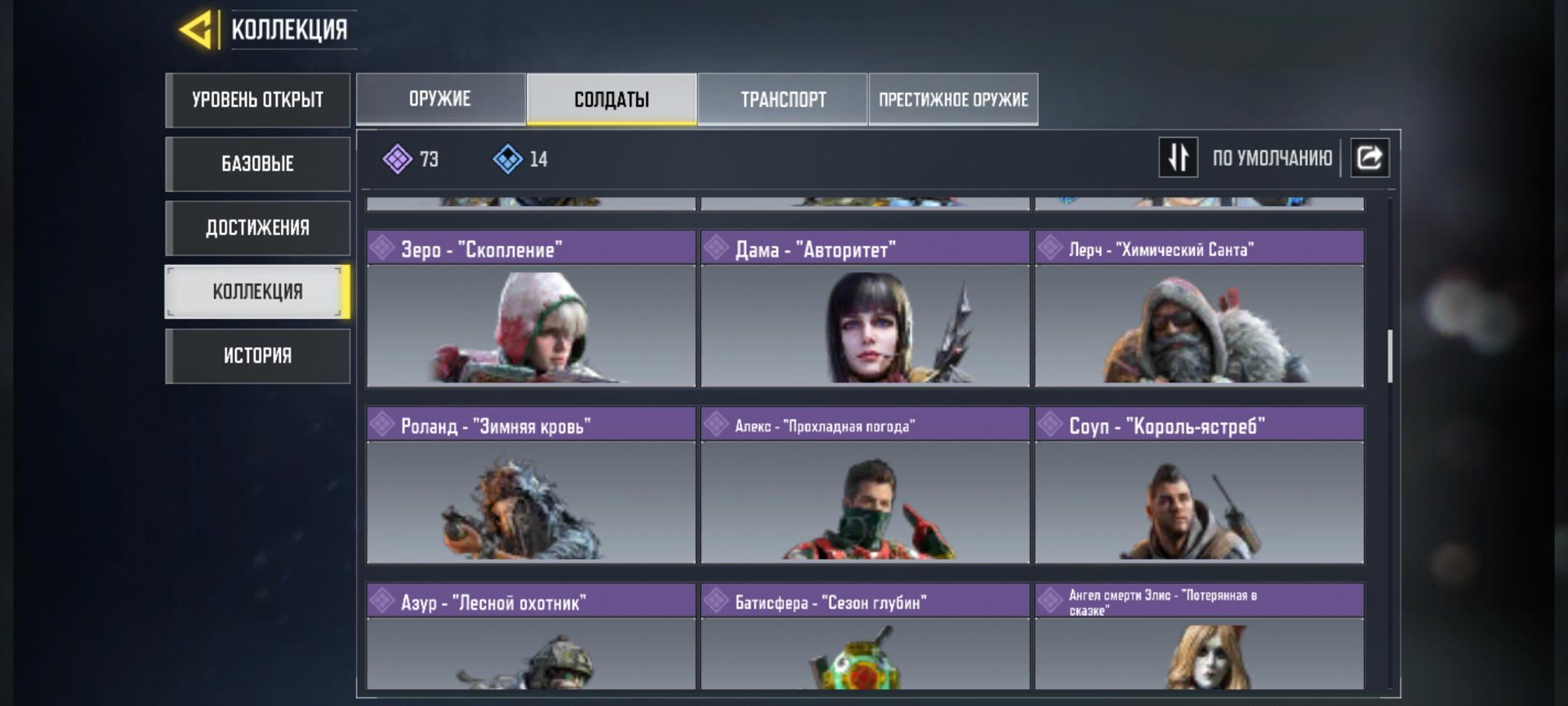Open the Престижное оружие tab
Image resolution: width=1568 pixels, height=706 pixels.
[x=953, y=99]
